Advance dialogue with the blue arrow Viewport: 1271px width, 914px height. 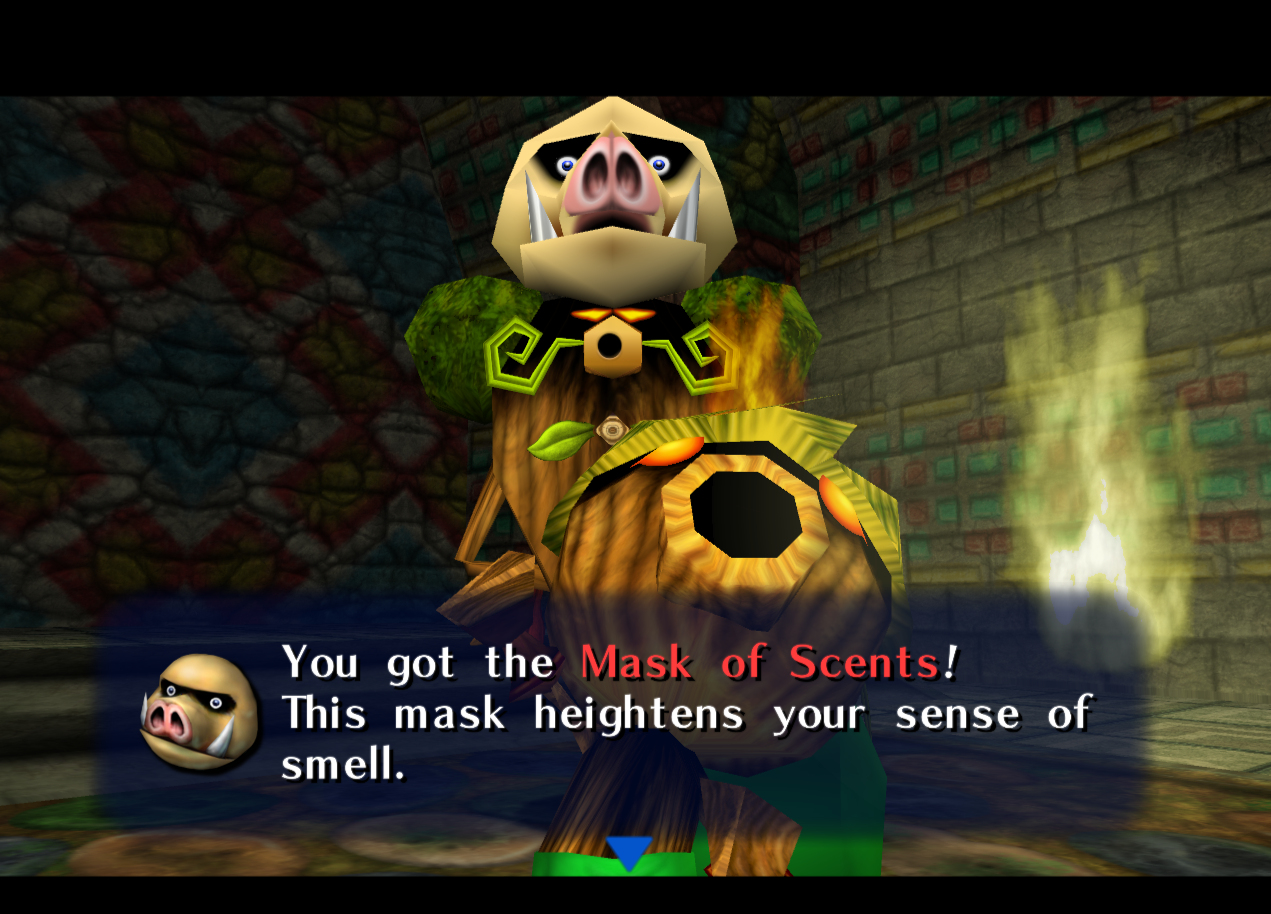tap(629, 852)
